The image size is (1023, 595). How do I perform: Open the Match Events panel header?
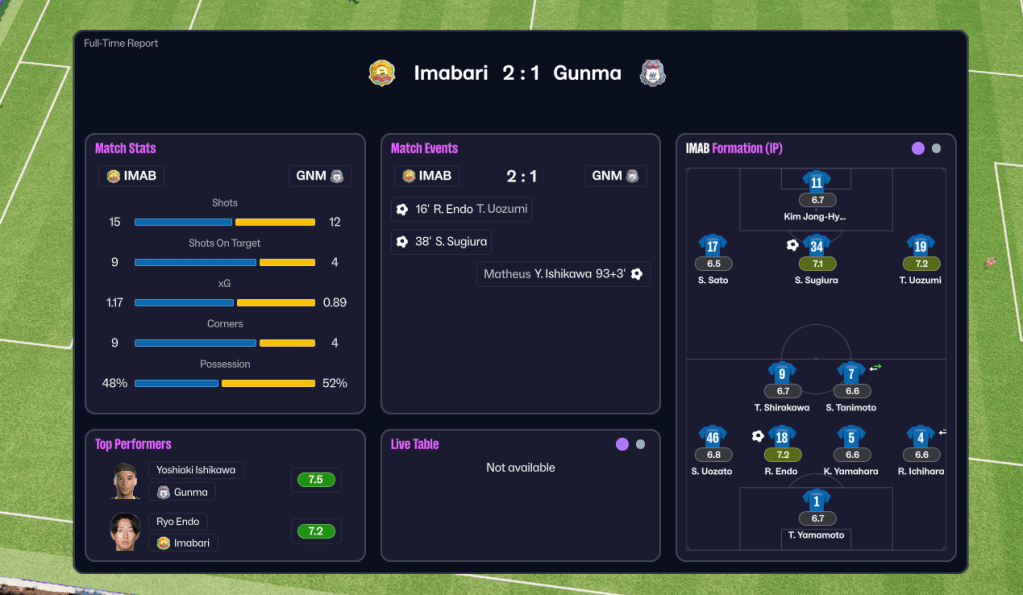click(424, 148)
